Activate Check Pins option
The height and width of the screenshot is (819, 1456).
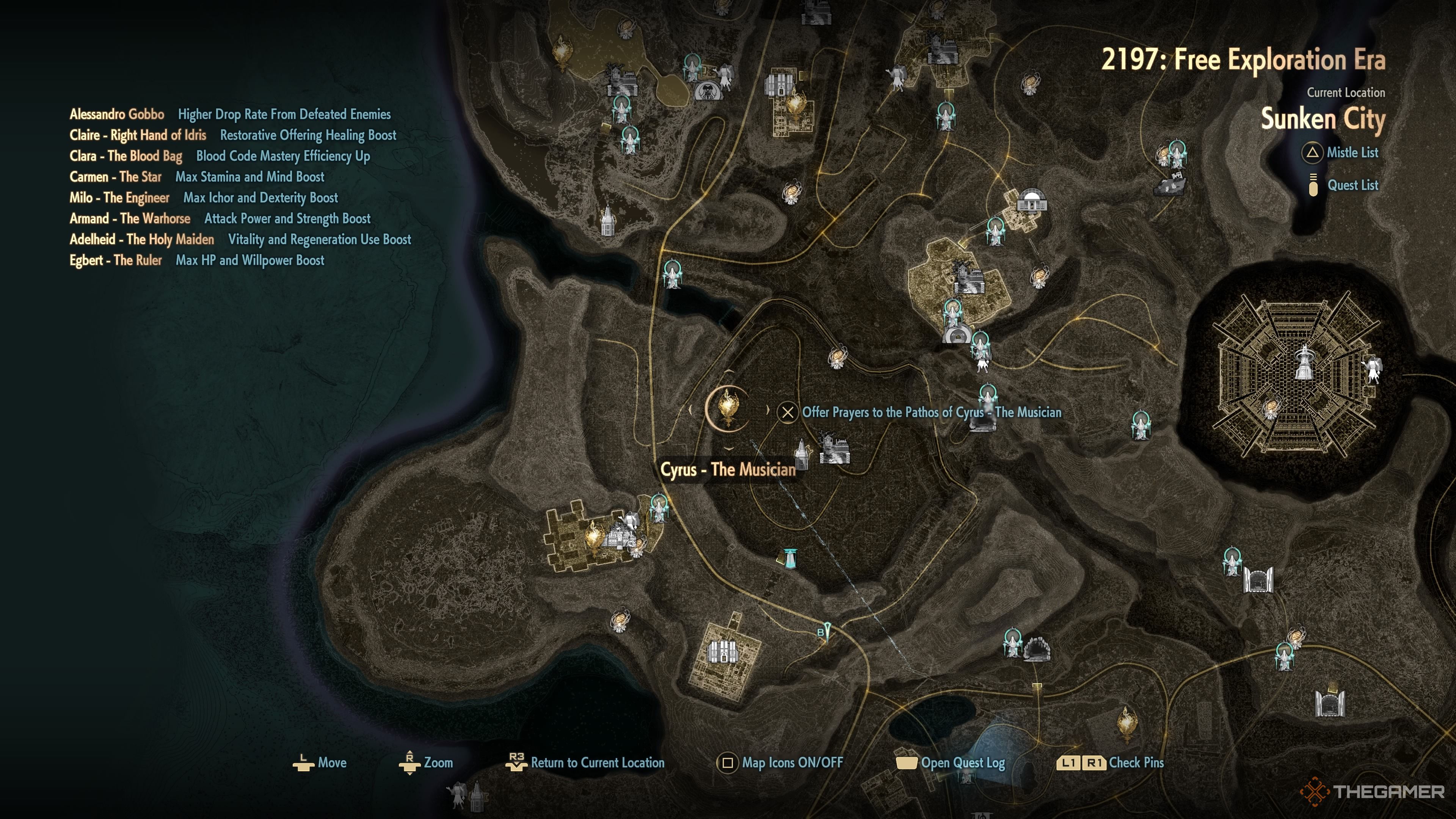click(x=1136, y=763)
